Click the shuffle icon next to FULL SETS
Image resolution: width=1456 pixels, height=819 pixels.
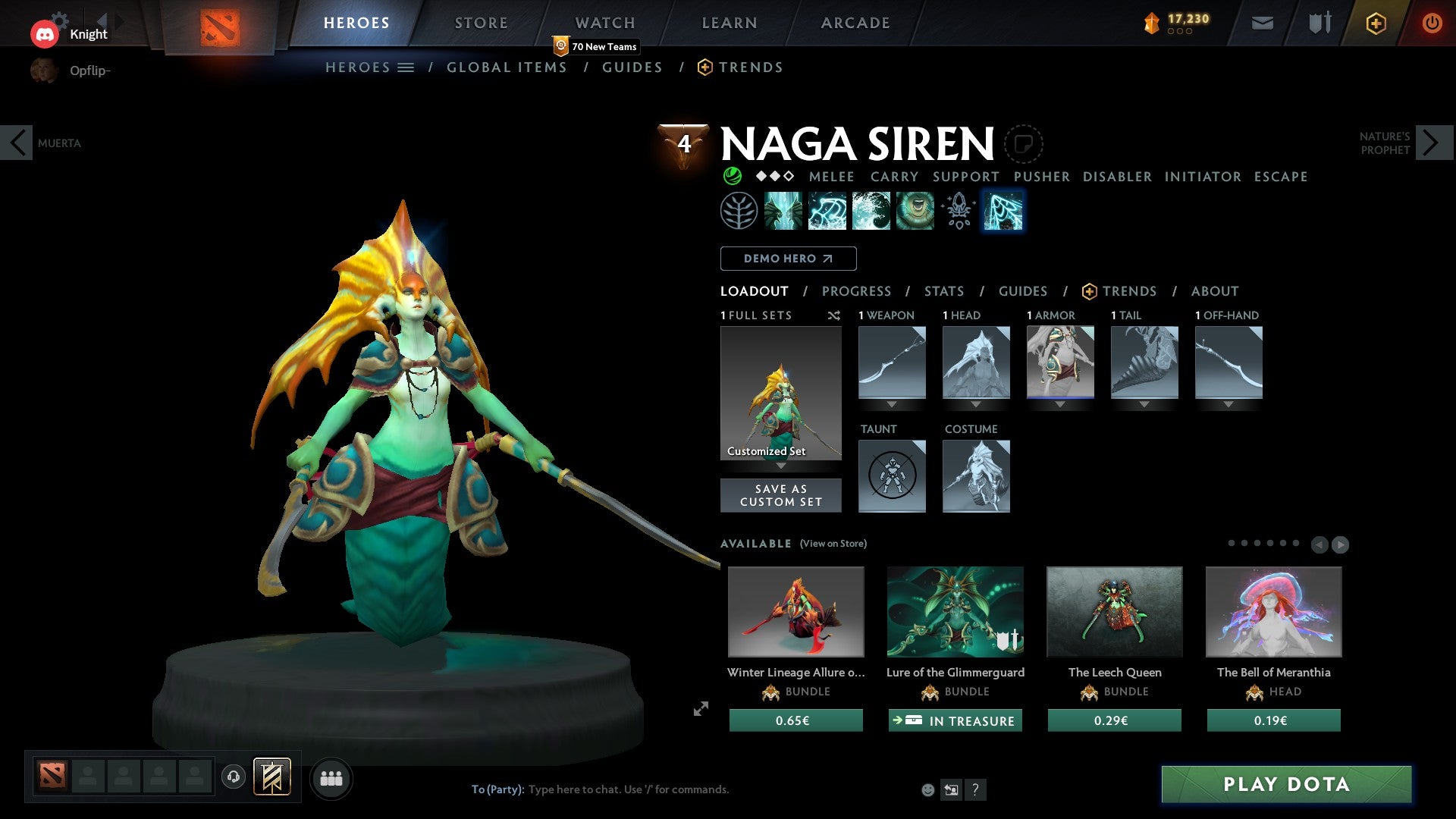834,315
